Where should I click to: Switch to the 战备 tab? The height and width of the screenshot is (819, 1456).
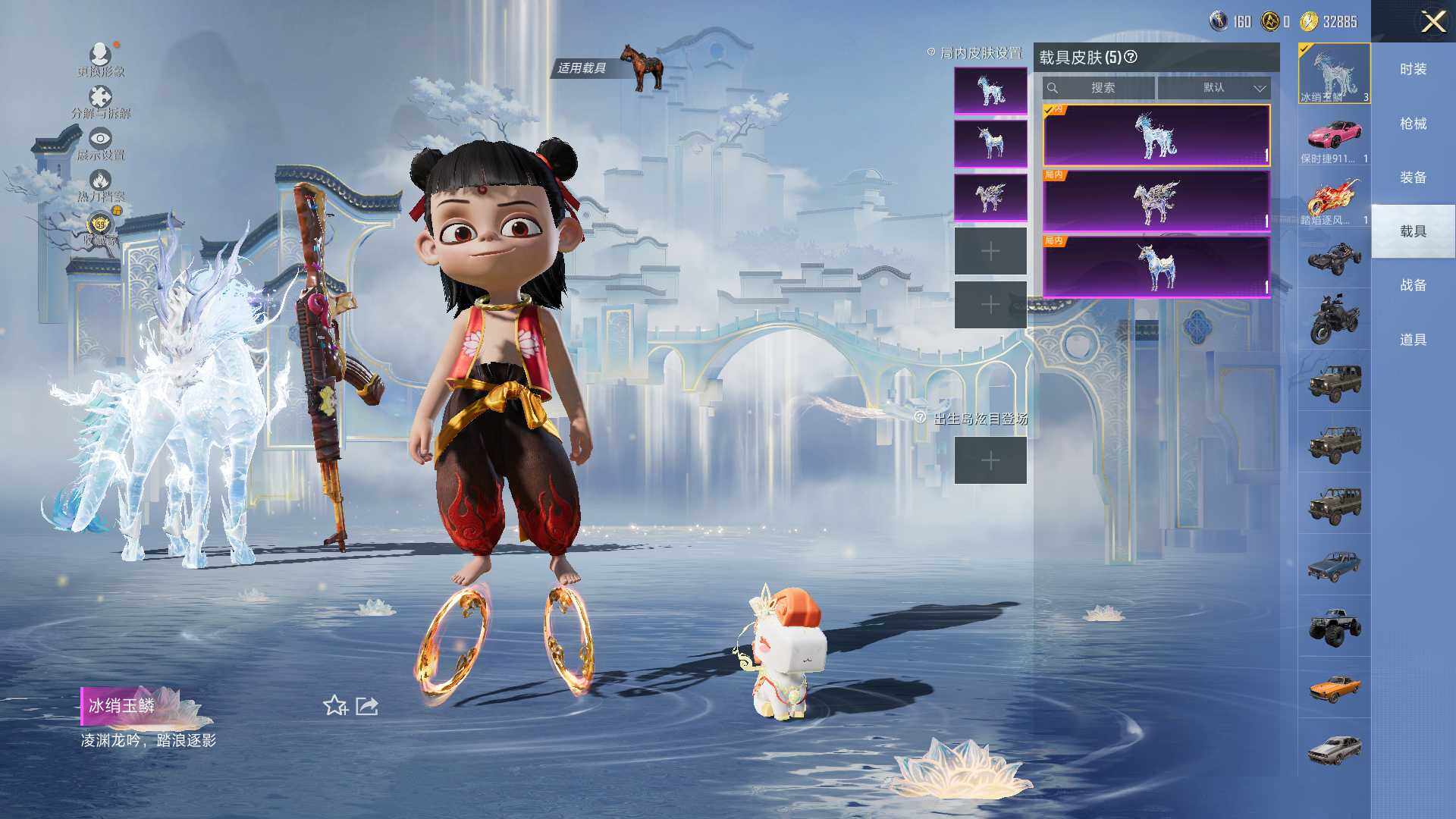click(x=1413, y=285)
